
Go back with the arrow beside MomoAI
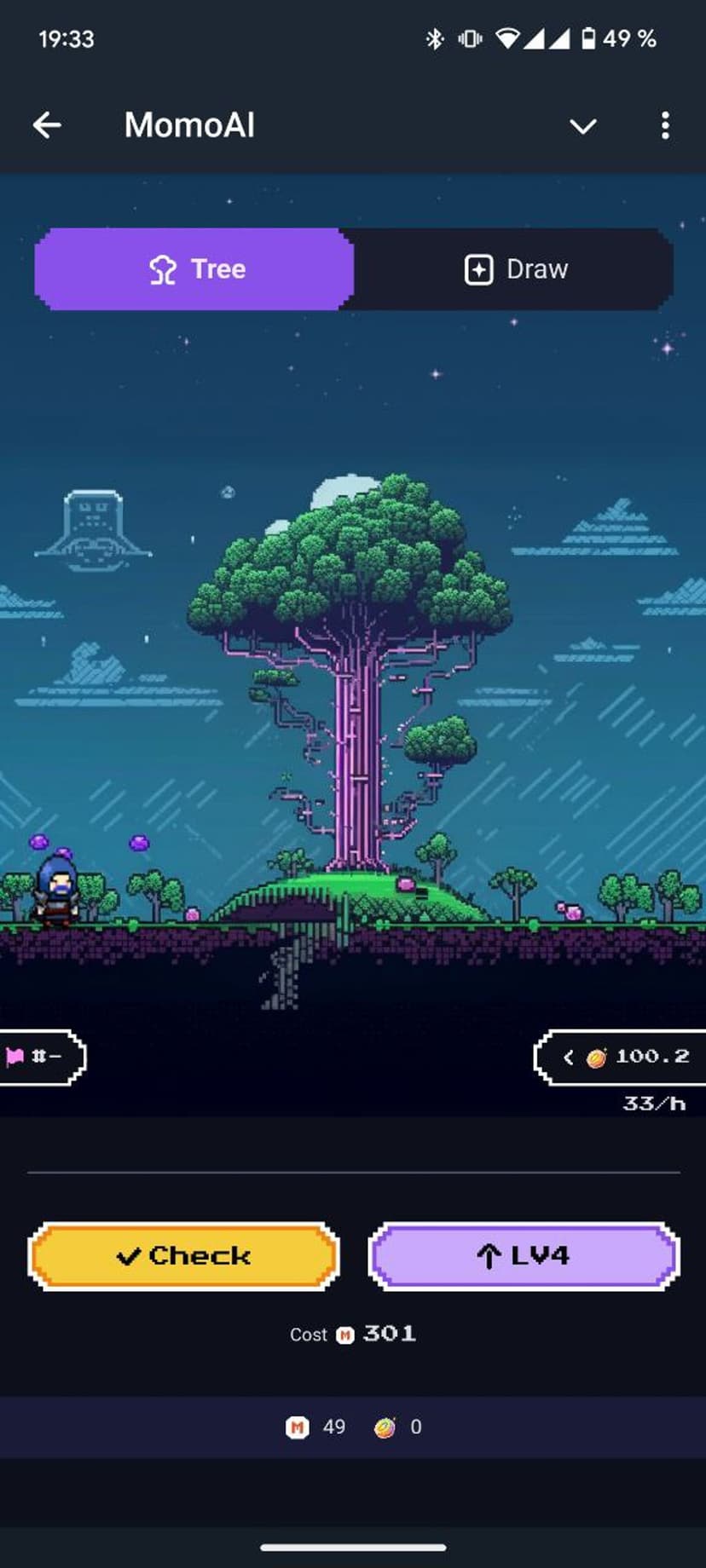[48, 126]
